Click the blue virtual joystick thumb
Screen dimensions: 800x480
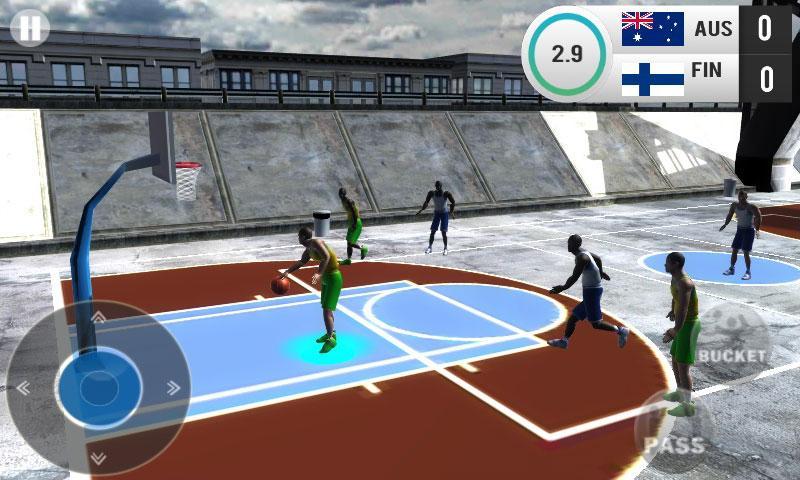[x=98, y=387]
